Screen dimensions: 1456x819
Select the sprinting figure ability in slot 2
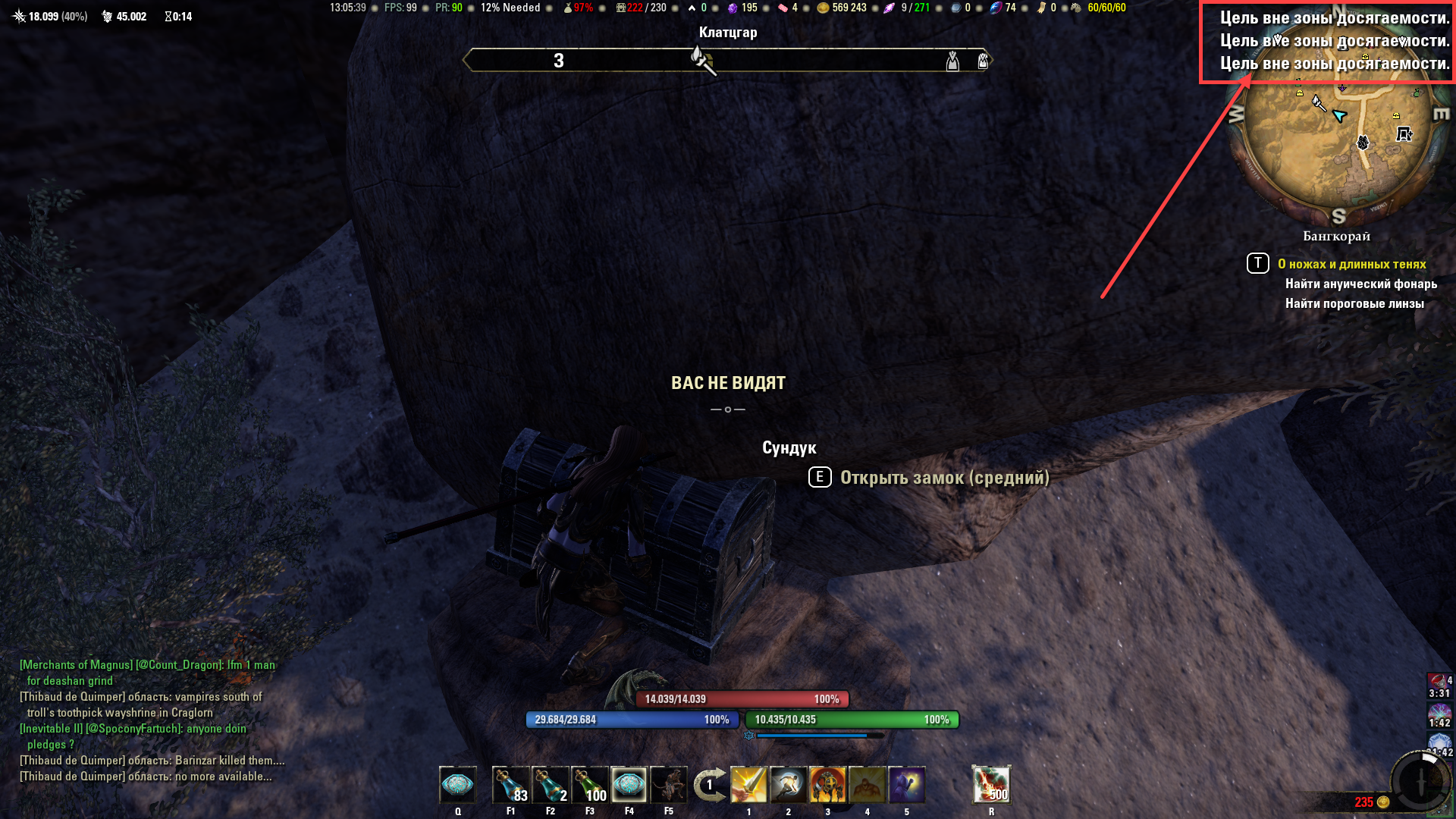tap(788, 786)
